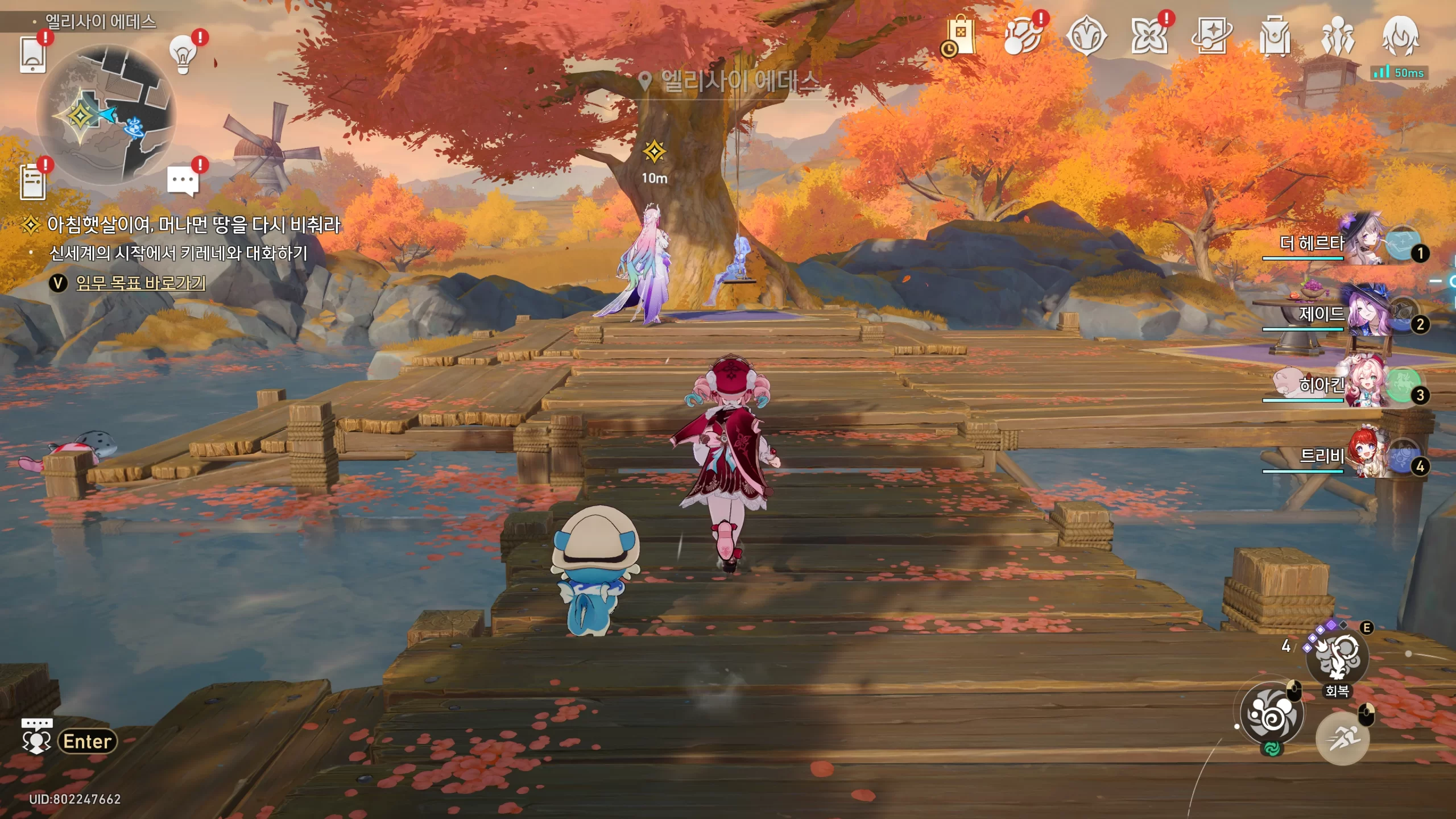Viewport: 1456px width, 819px height.
Task: Open the shopping bag store icon
Action: pos(961,35)
